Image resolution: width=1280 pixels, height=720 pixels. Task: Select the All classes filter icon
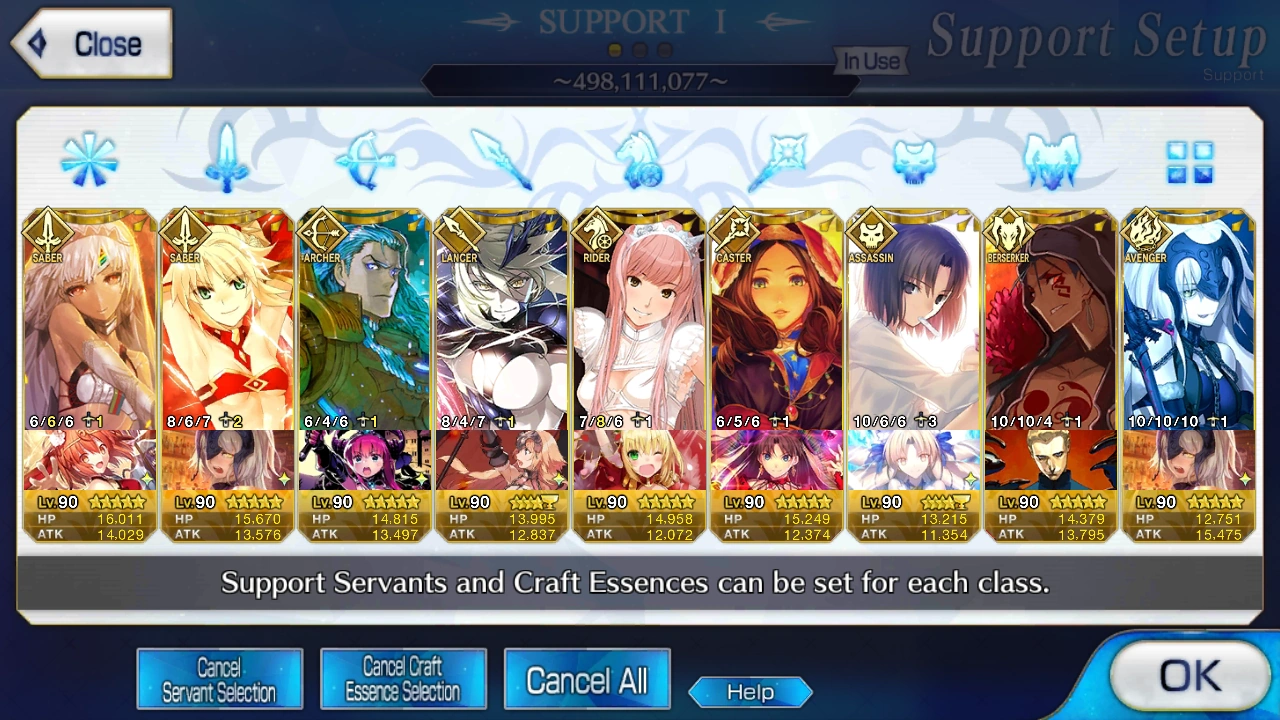[90, 160]
